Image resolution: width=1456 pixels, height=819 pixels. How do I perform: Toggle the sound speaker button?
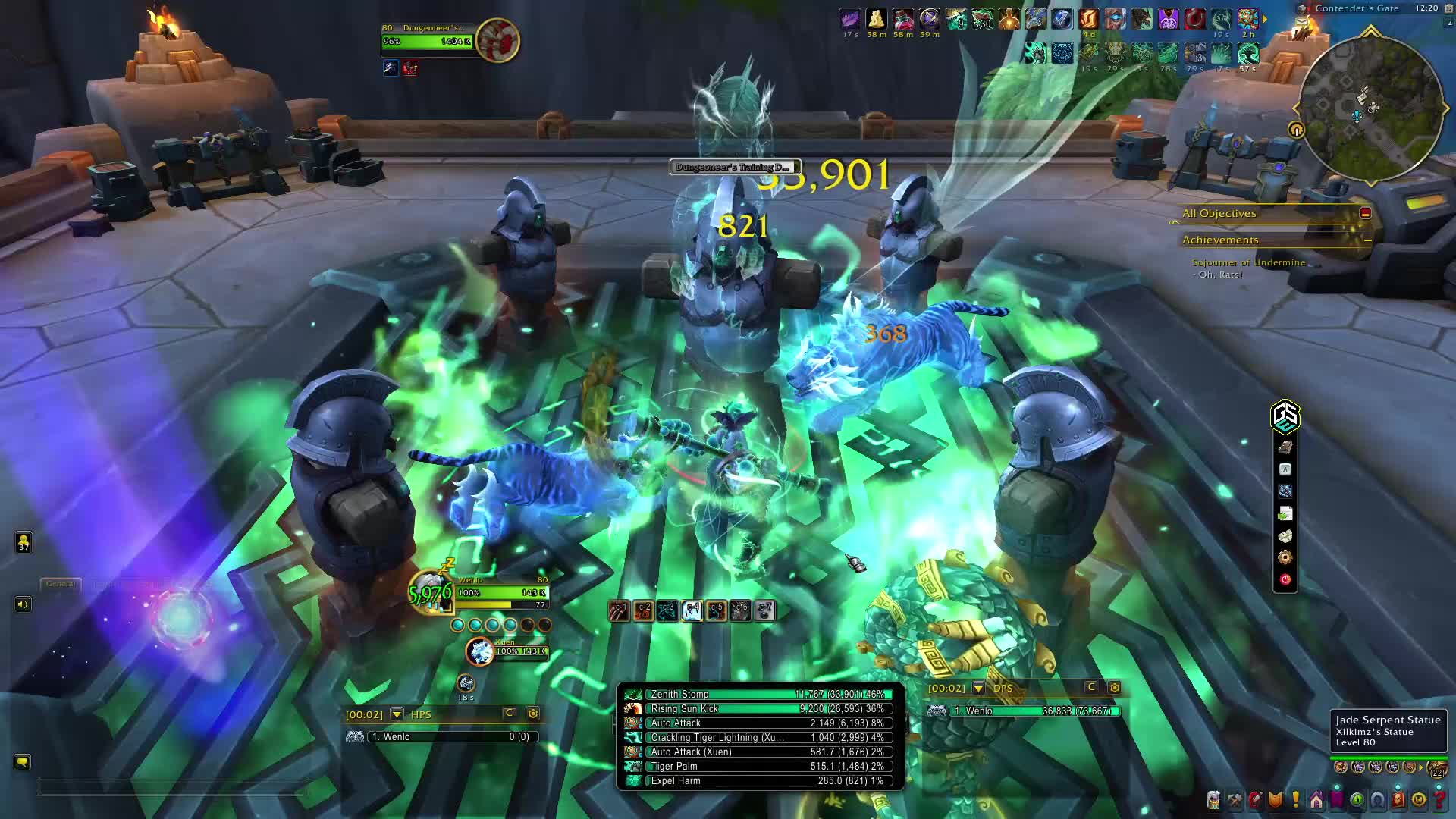click(x=23, y=604)
